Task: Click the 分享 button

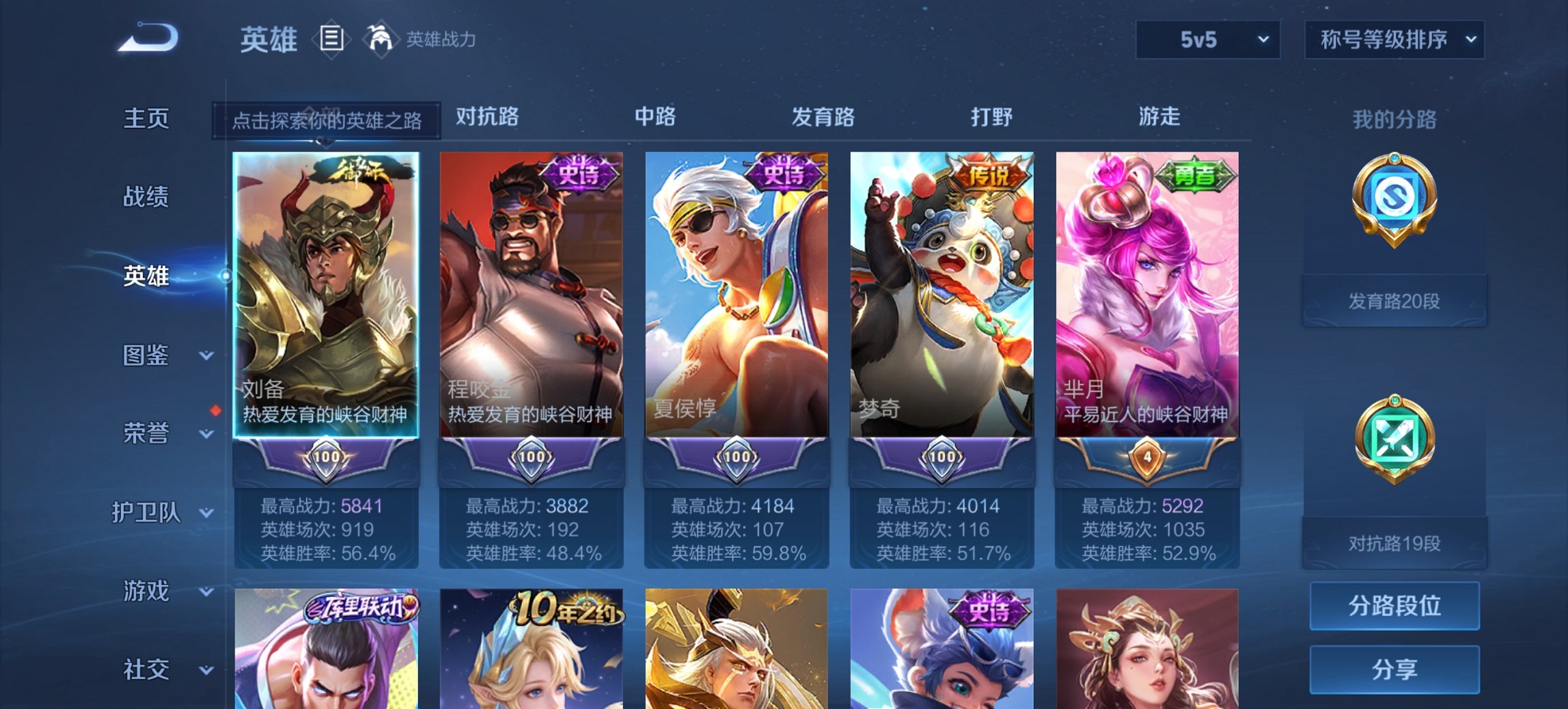Action: pos(1396,671)
